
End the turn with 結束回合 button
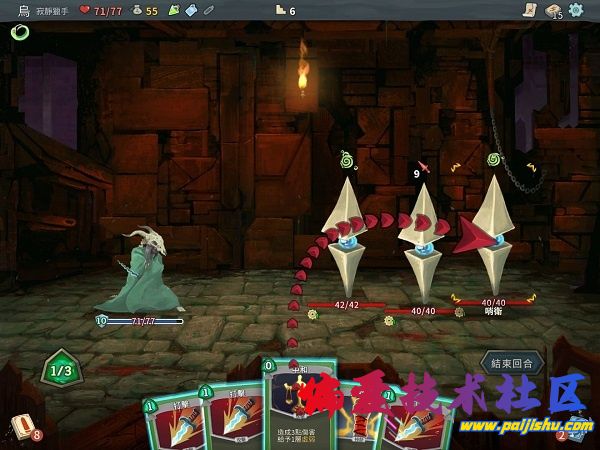pos(513,362)
